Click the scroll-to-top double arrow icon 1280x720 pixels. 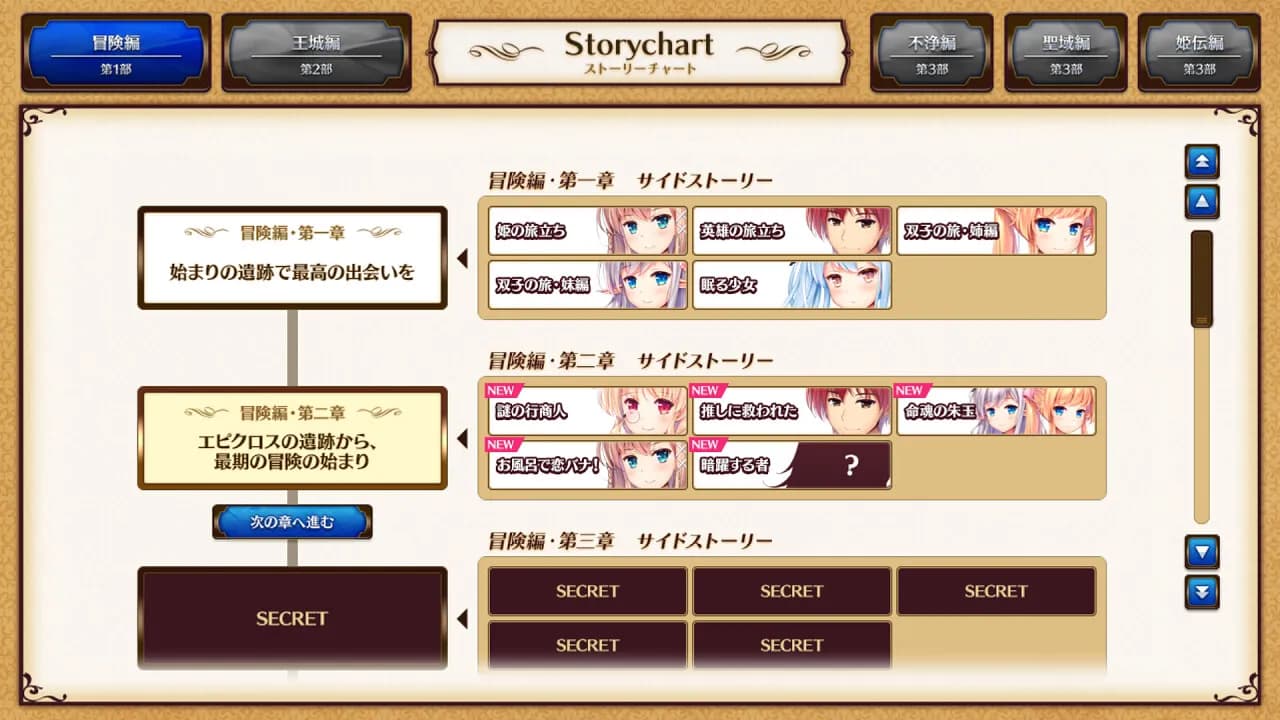[x=1202, y=162]
